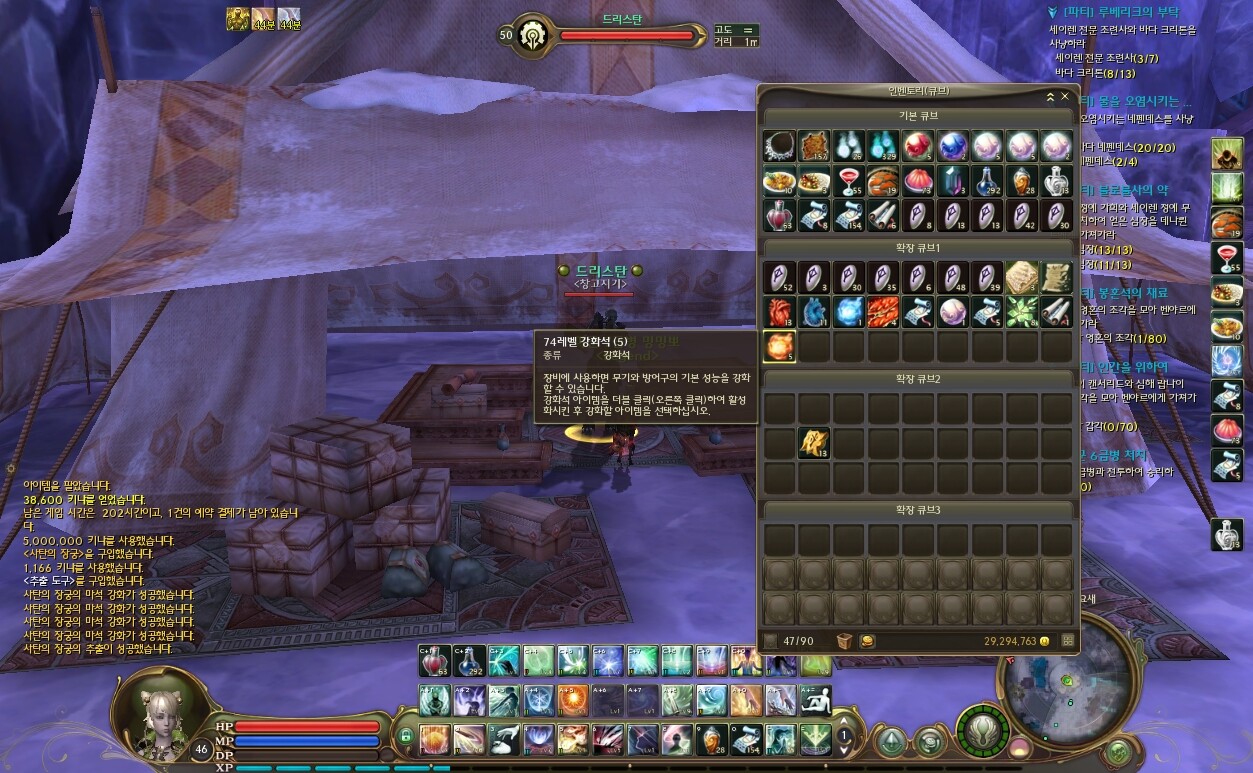Open the coin stack button beside the kinah amount
Image resolution: width=1253 pixels, height=773 pixels.
tap(867, 640)
